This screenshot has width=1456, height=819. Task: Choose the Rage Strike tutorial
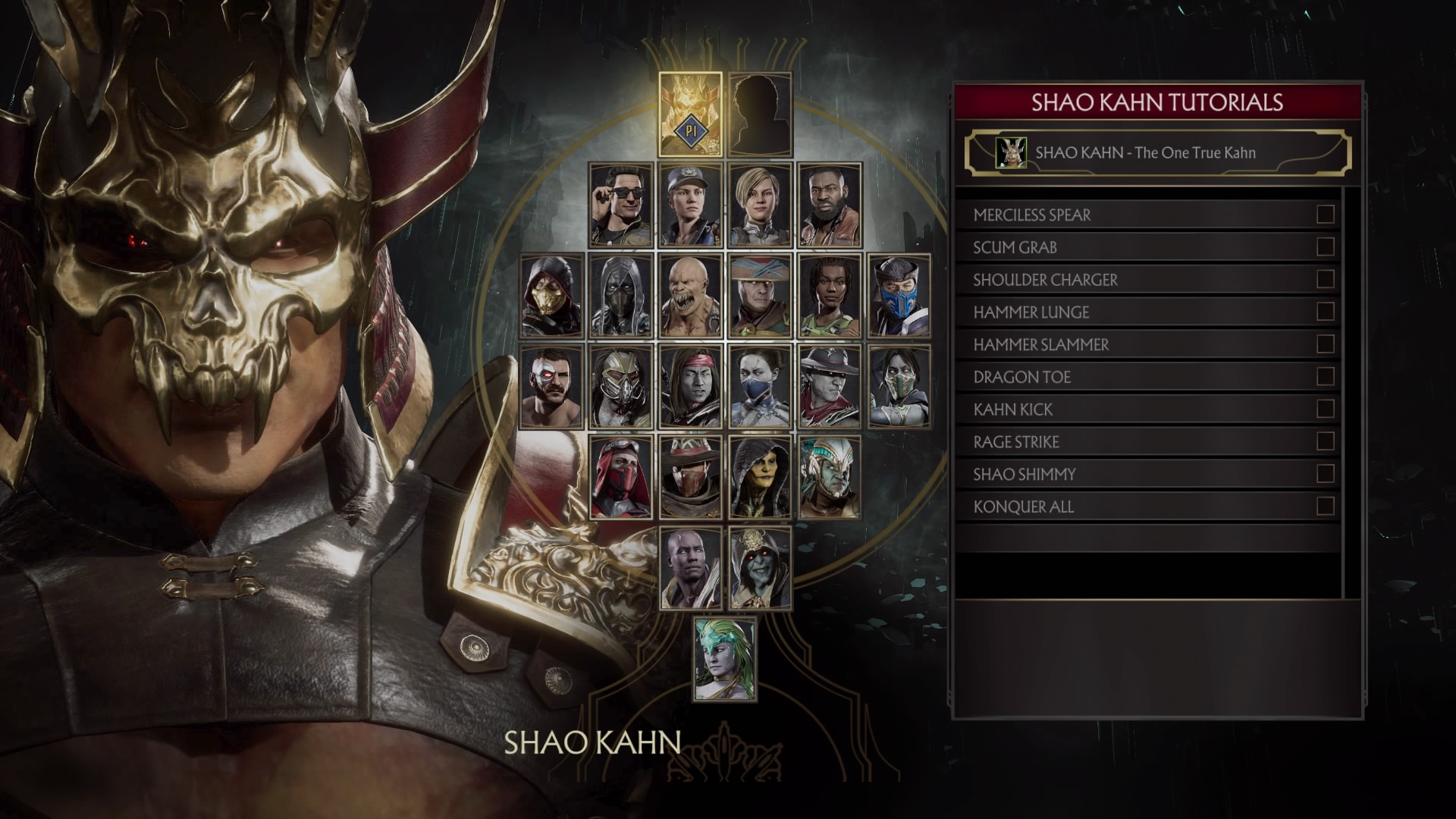[1145, 441]
